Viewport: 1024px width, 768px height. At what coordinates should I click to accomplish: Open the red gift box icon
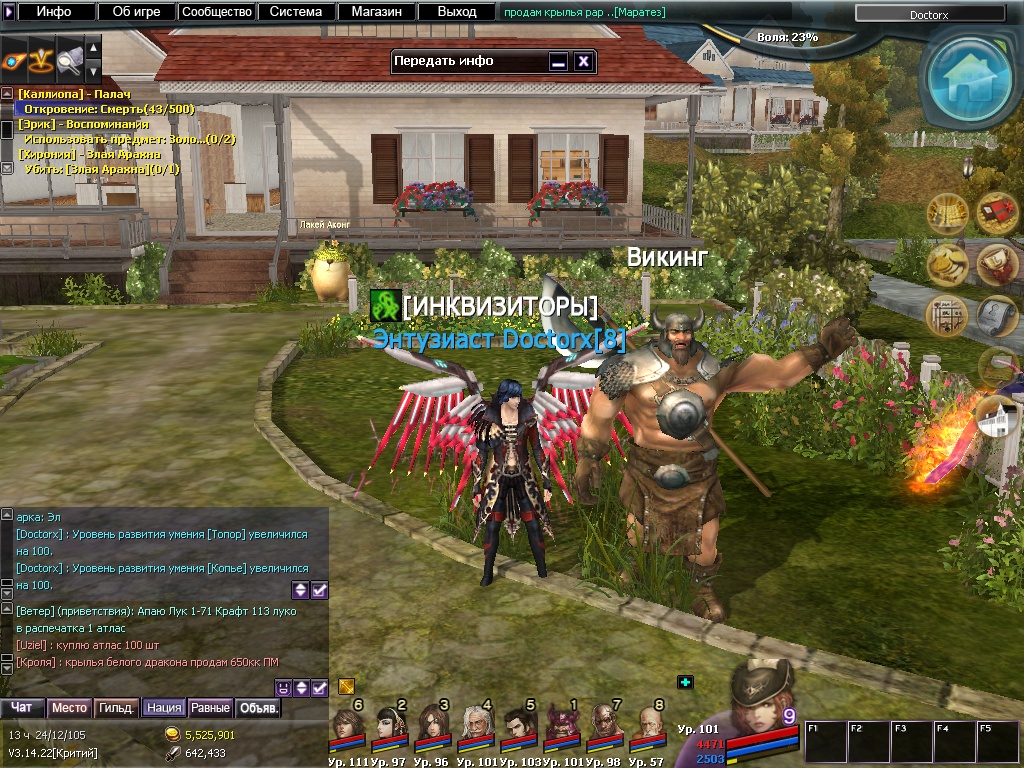(996, 212)
